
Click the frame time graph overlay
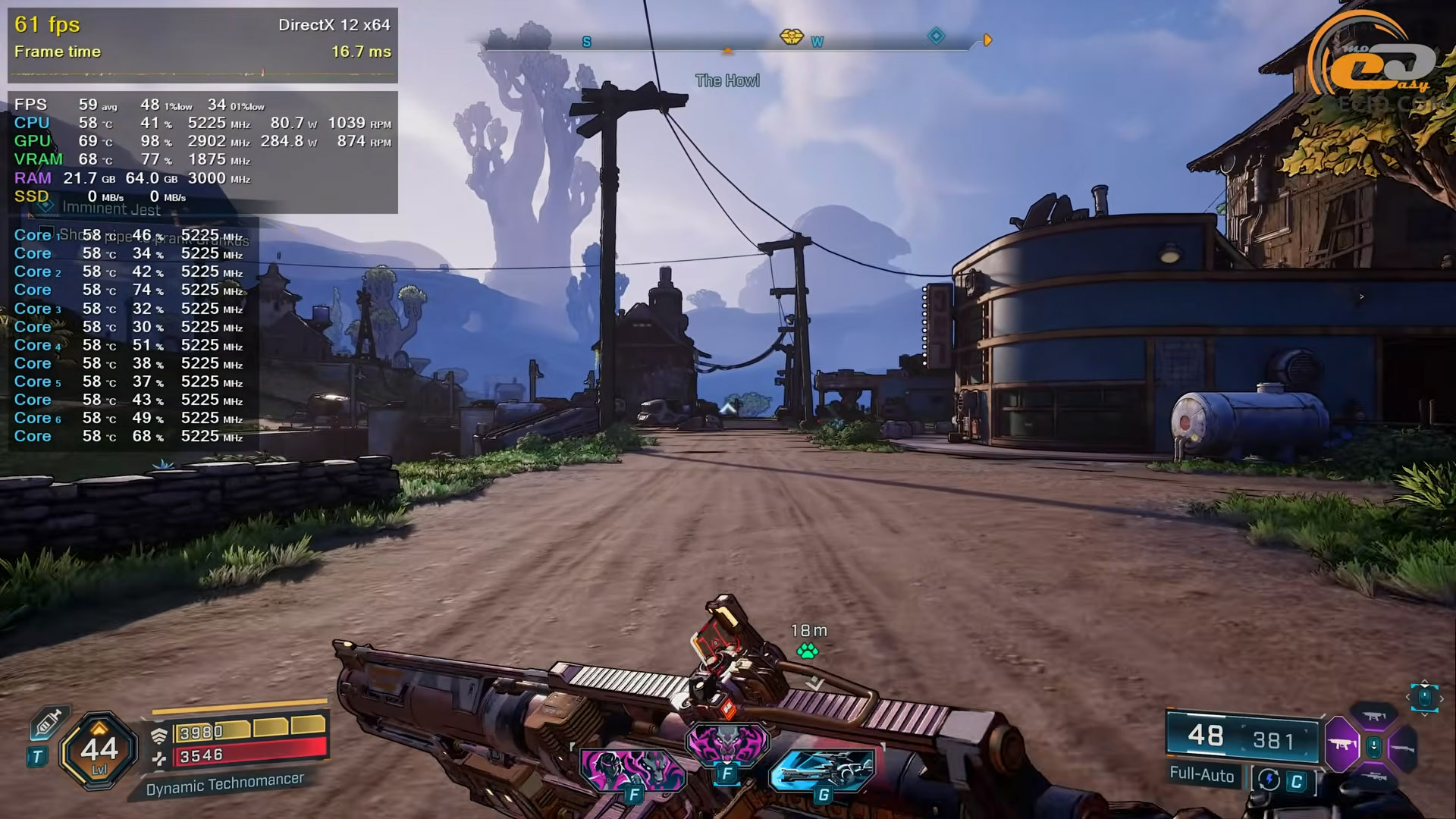point(202,74)
